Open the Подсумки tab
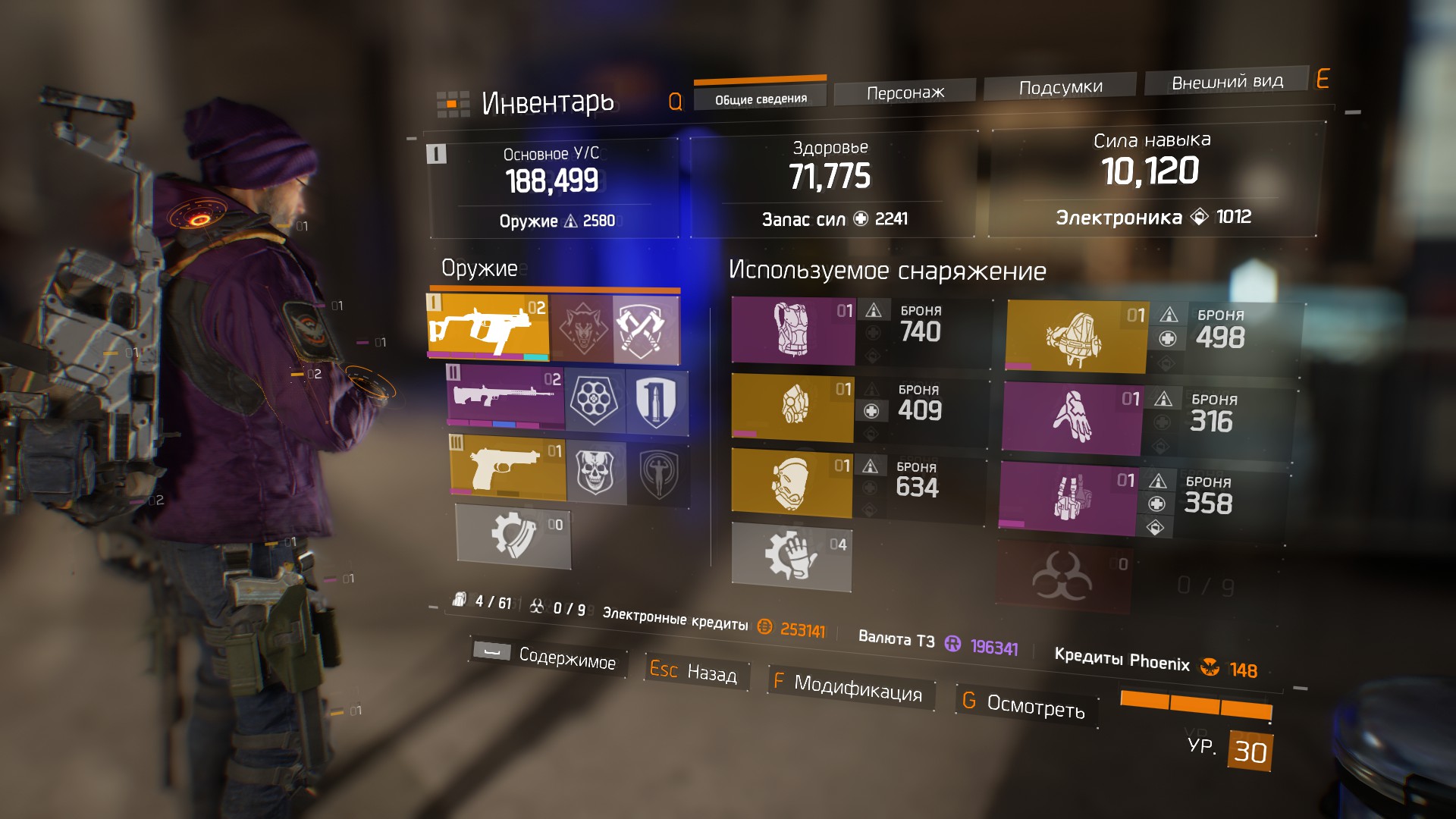The width and height of the screenshot is (1456, 819). [x=1060, y=87]
